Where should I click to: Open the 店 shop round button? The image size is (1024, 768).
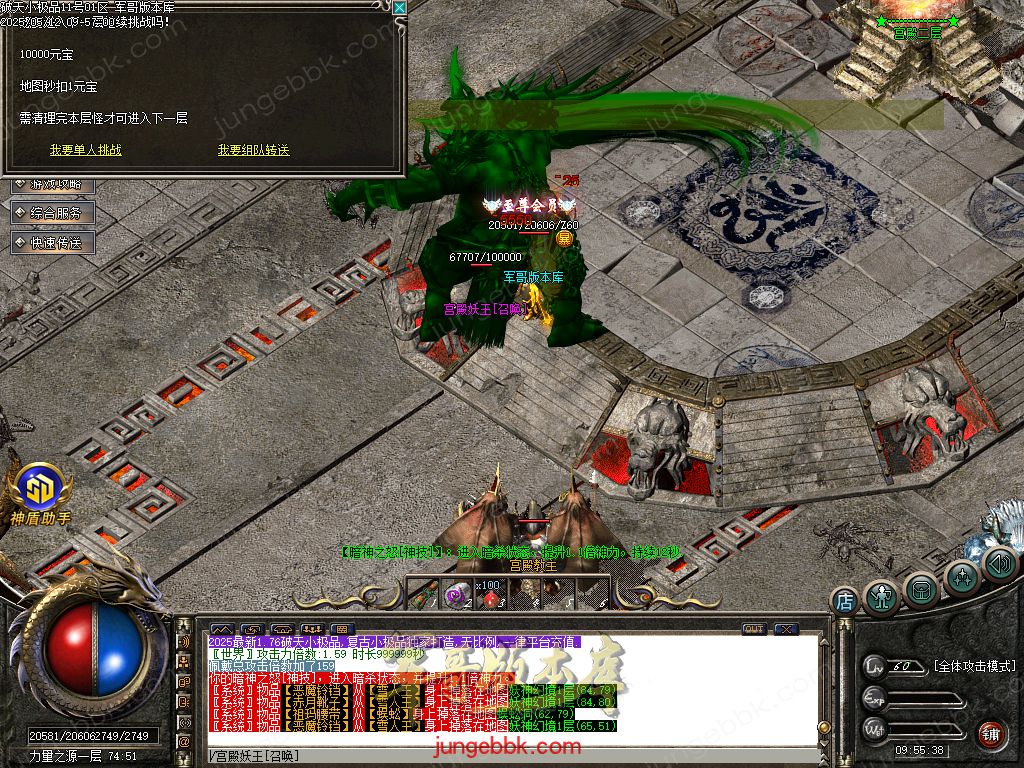pyautogui.click(x=845, y=601)
